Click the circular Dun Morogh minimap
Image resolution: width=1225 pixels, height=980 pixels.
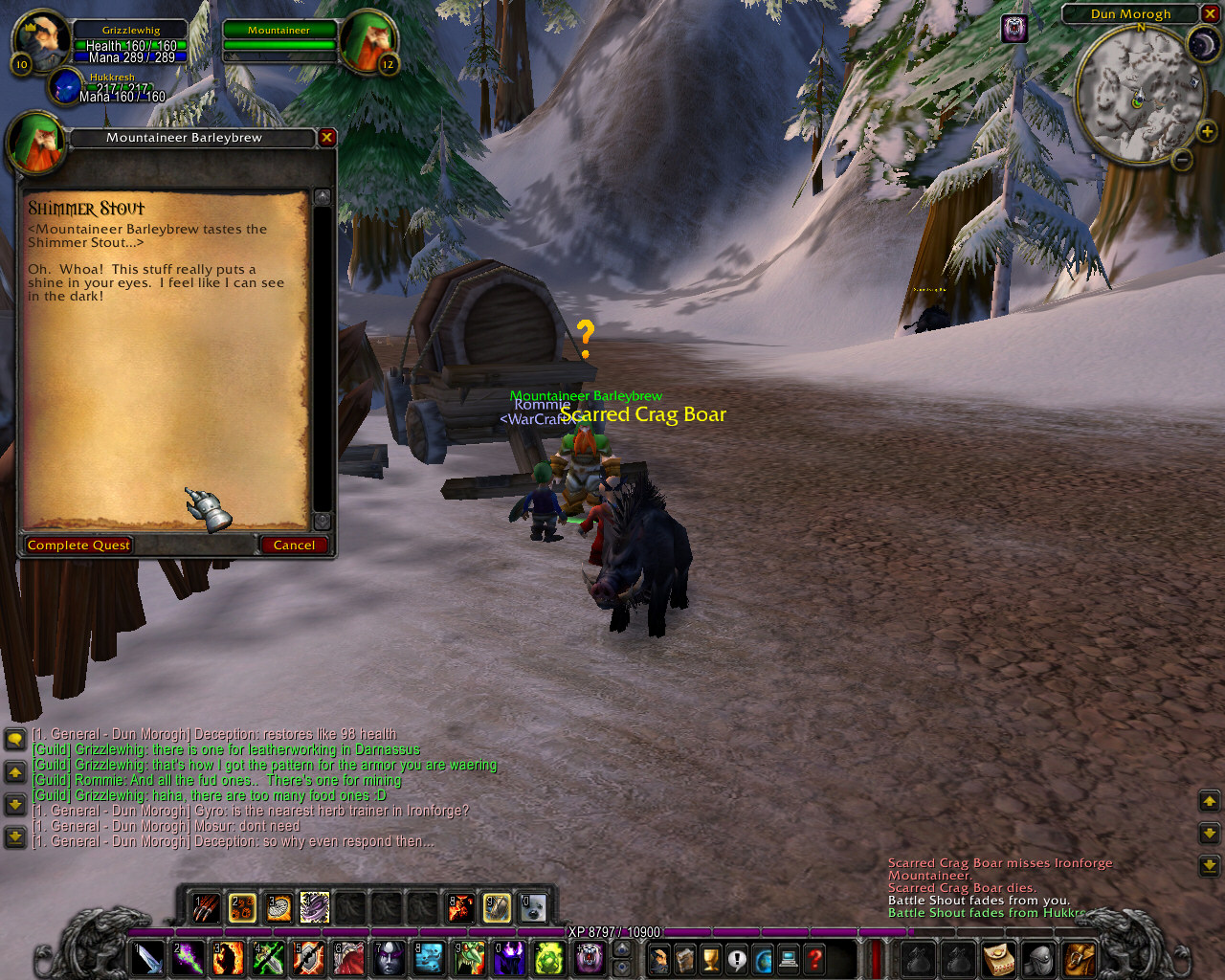(1138, 95)
